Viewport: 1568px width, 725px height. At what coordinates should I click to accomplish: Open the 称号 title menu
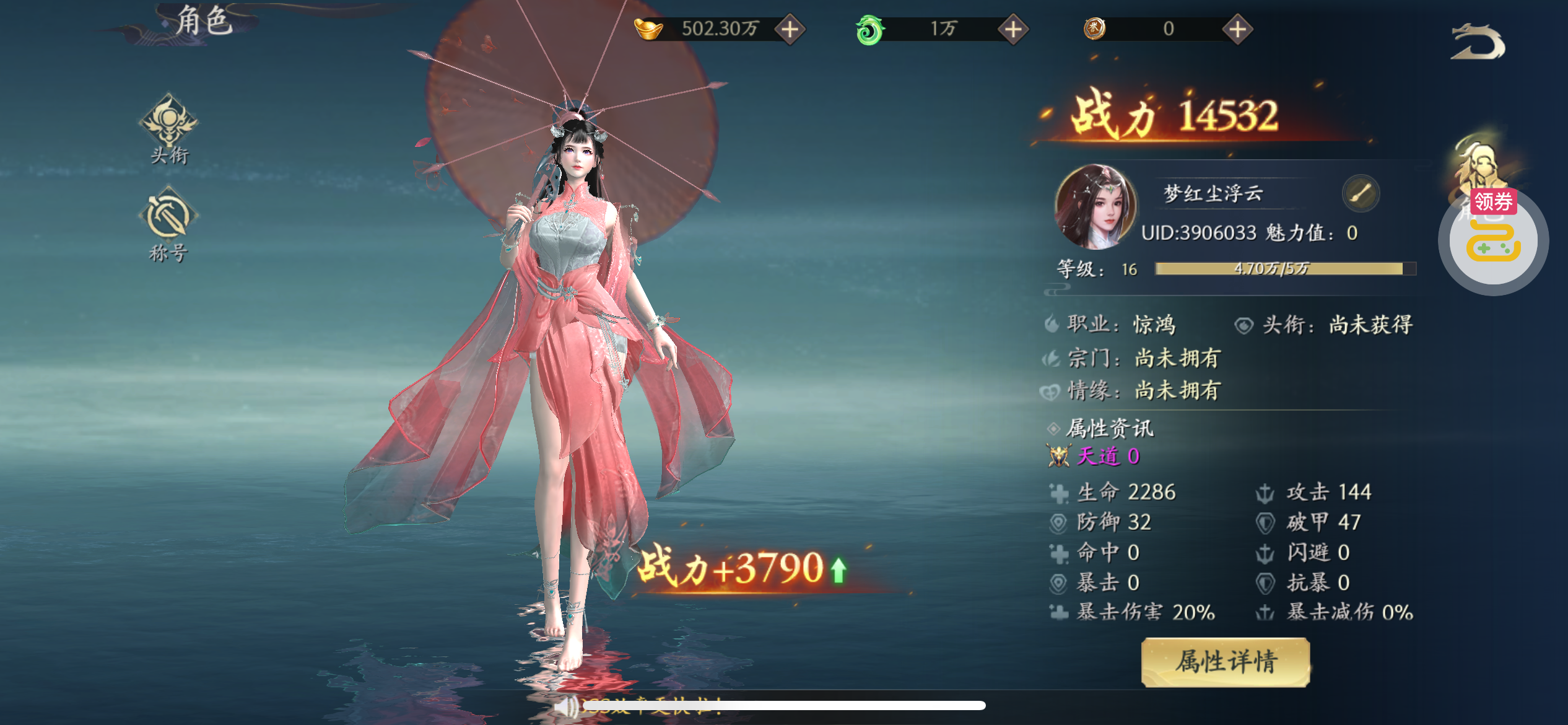pyautogui.click(x=168, y=226)
